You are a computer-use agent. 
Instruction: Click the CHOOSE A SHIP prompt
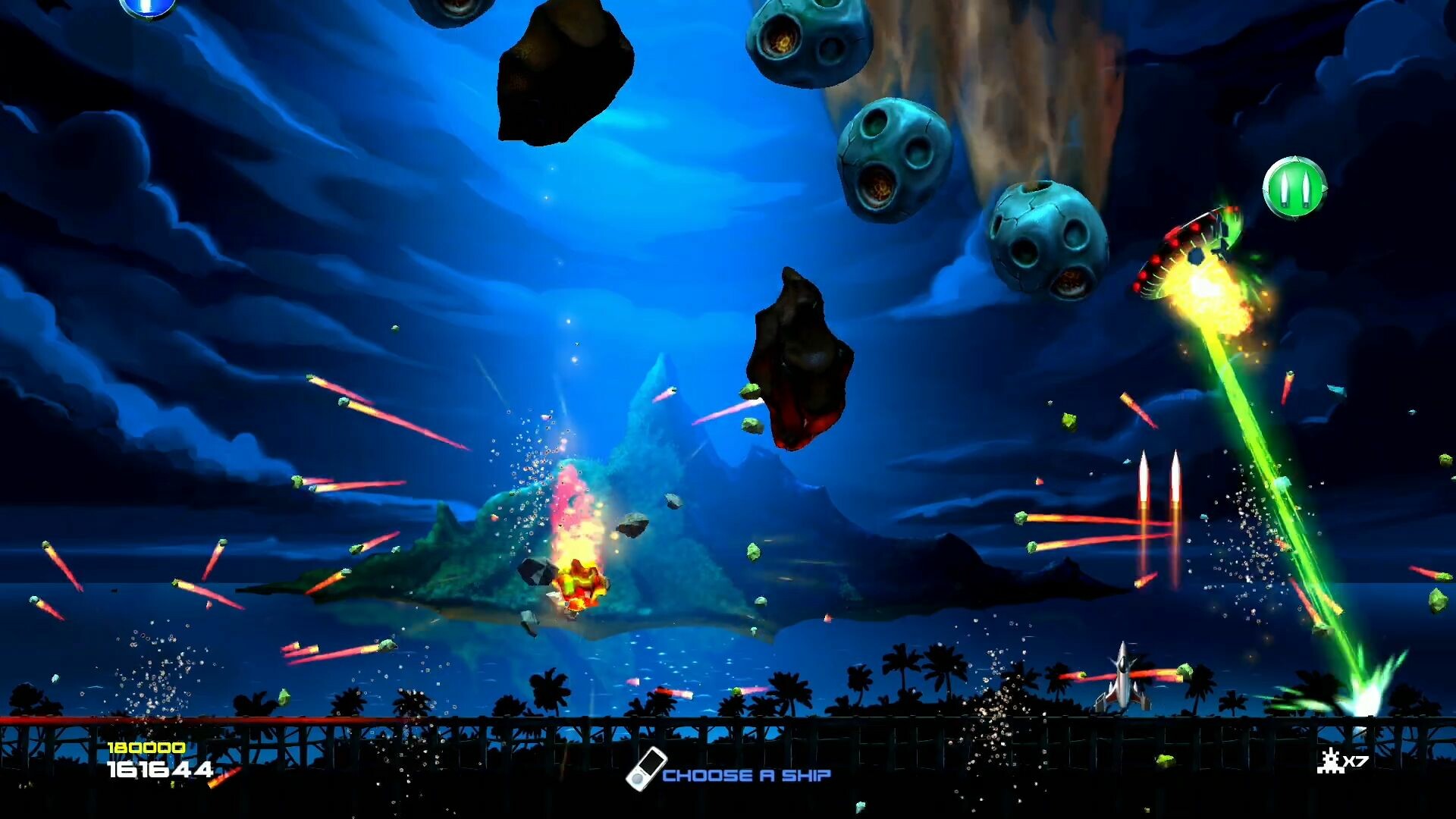[747, 775]
